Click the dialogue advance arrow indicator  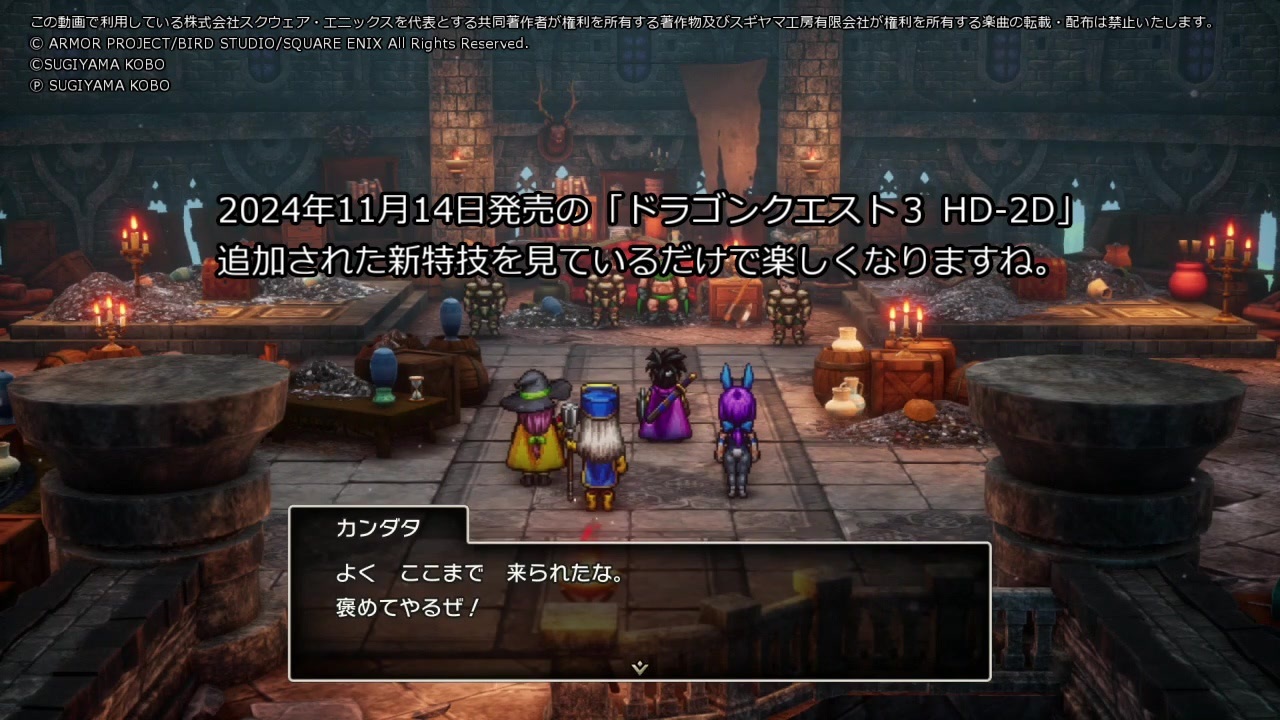[x=640, y=665]
